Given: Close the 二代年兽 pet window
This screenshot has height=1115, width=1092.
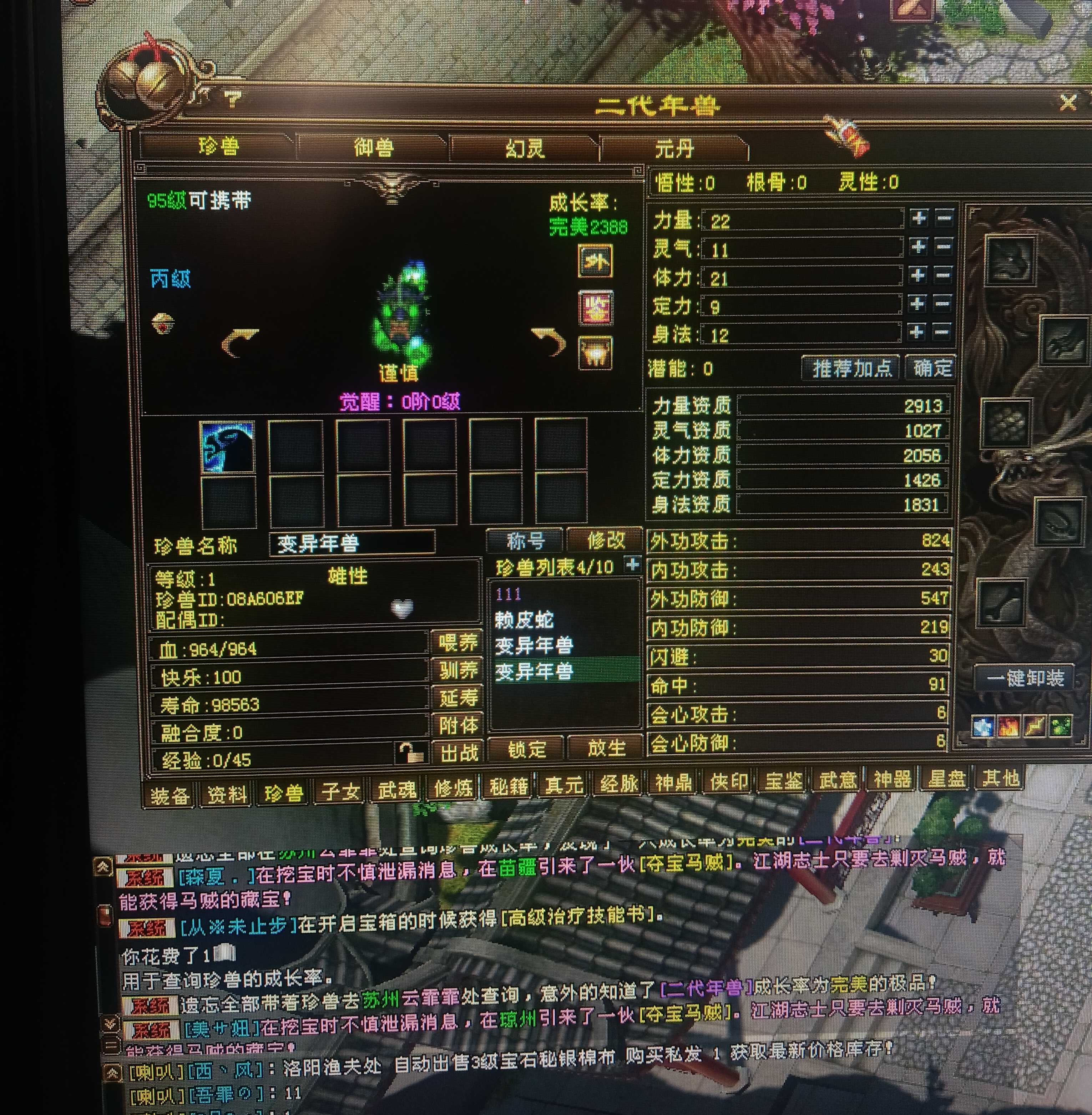Looking at the screenshot, I should [1068, 103].
